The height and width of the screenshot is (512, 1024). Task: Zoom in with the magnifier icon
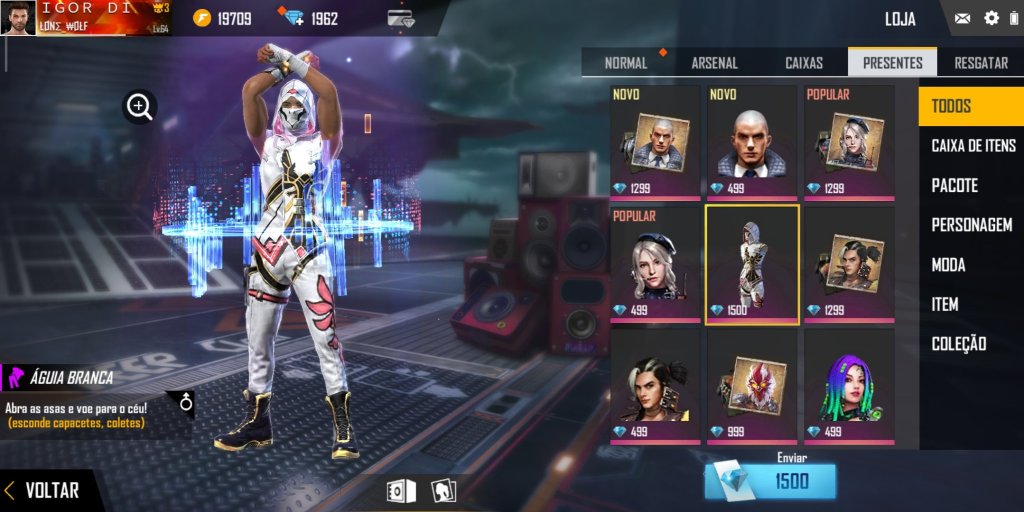point(140,107)
